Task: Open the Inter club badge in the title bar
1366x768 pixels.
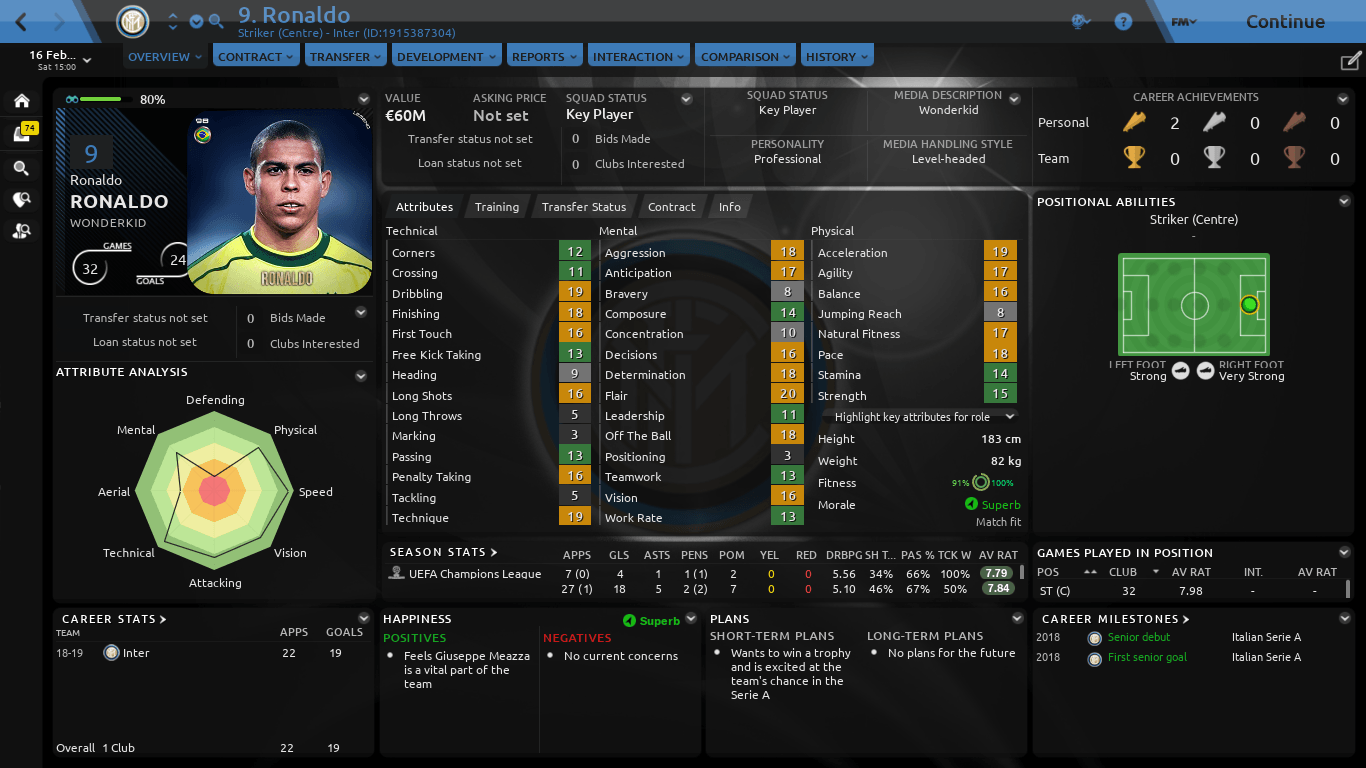Action: click(133, 21)
